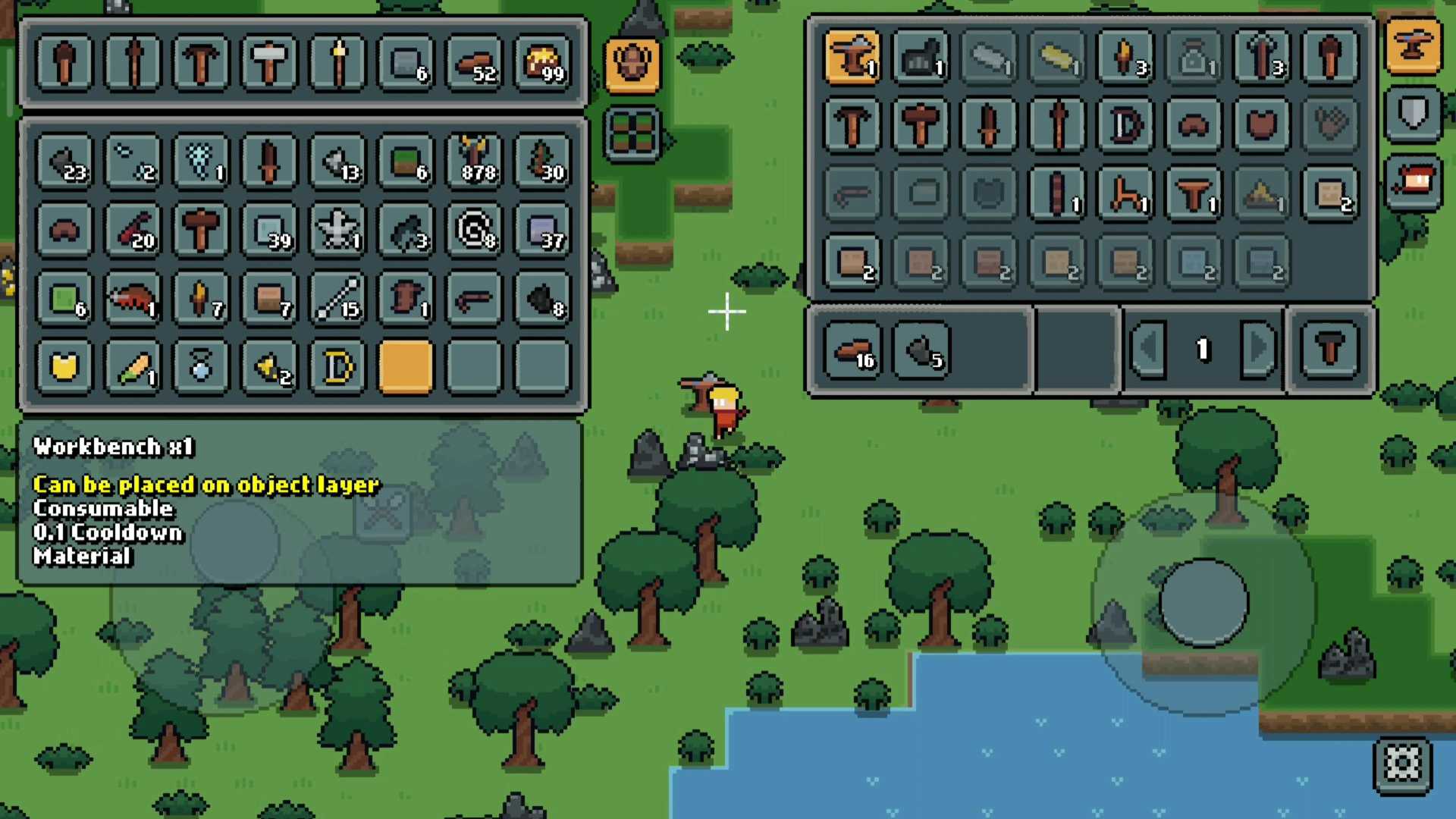The image size is (1456, 819).
Task: Click the anvil crafting category tab
Action: pos(1413,47)
